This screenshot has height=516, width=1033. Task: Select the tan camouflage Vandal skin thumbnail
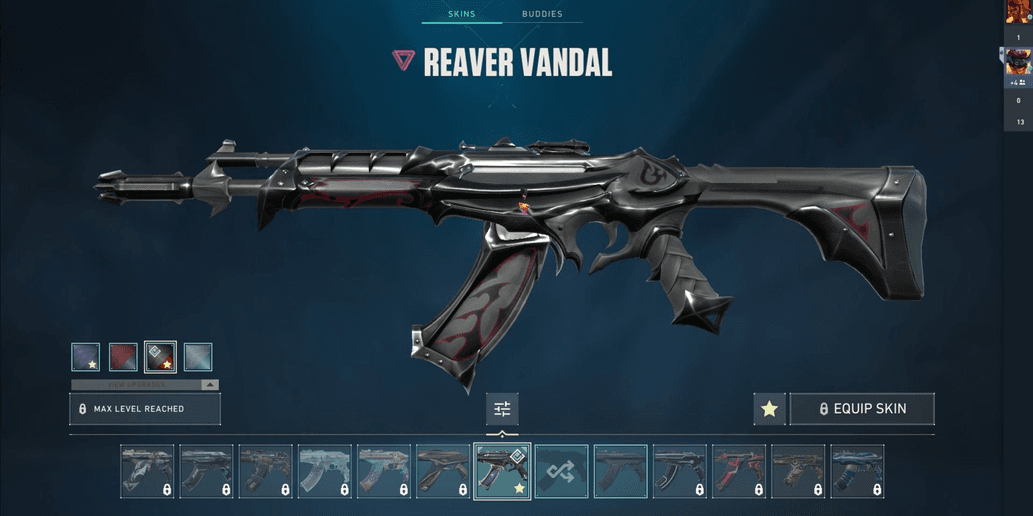pyautogui.click(x=797, y=471)
